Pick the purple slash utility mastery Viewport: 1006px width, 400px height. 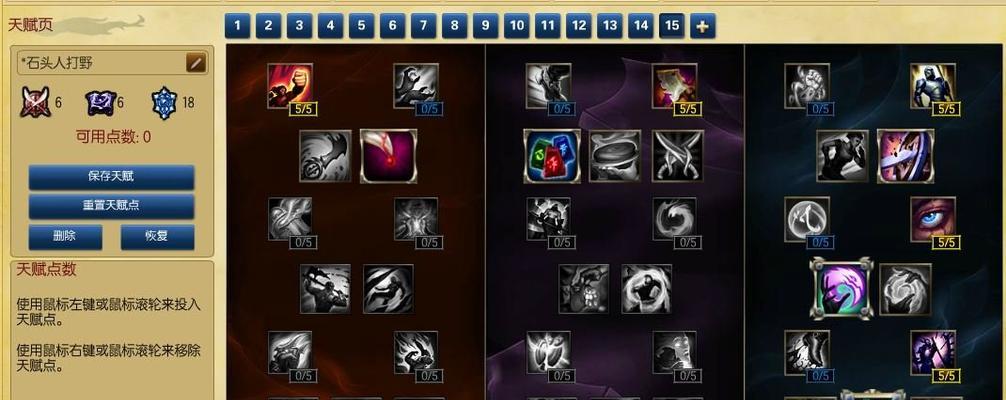(905, 155)
